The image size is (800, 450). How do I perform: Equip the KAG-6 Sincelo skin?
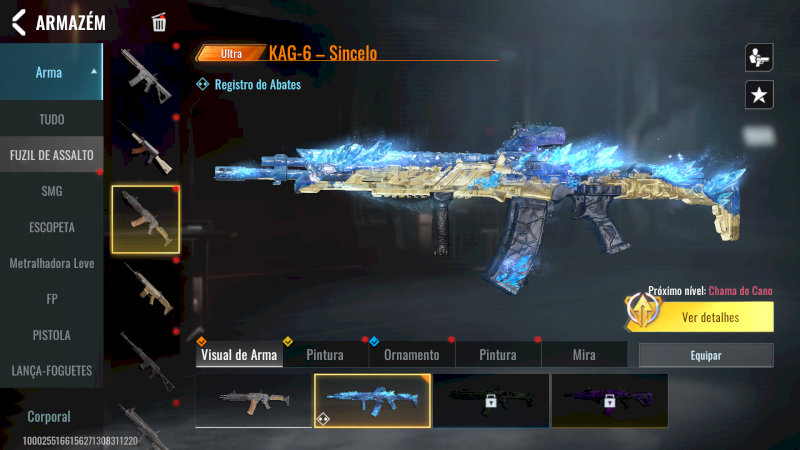coord(706,355)
